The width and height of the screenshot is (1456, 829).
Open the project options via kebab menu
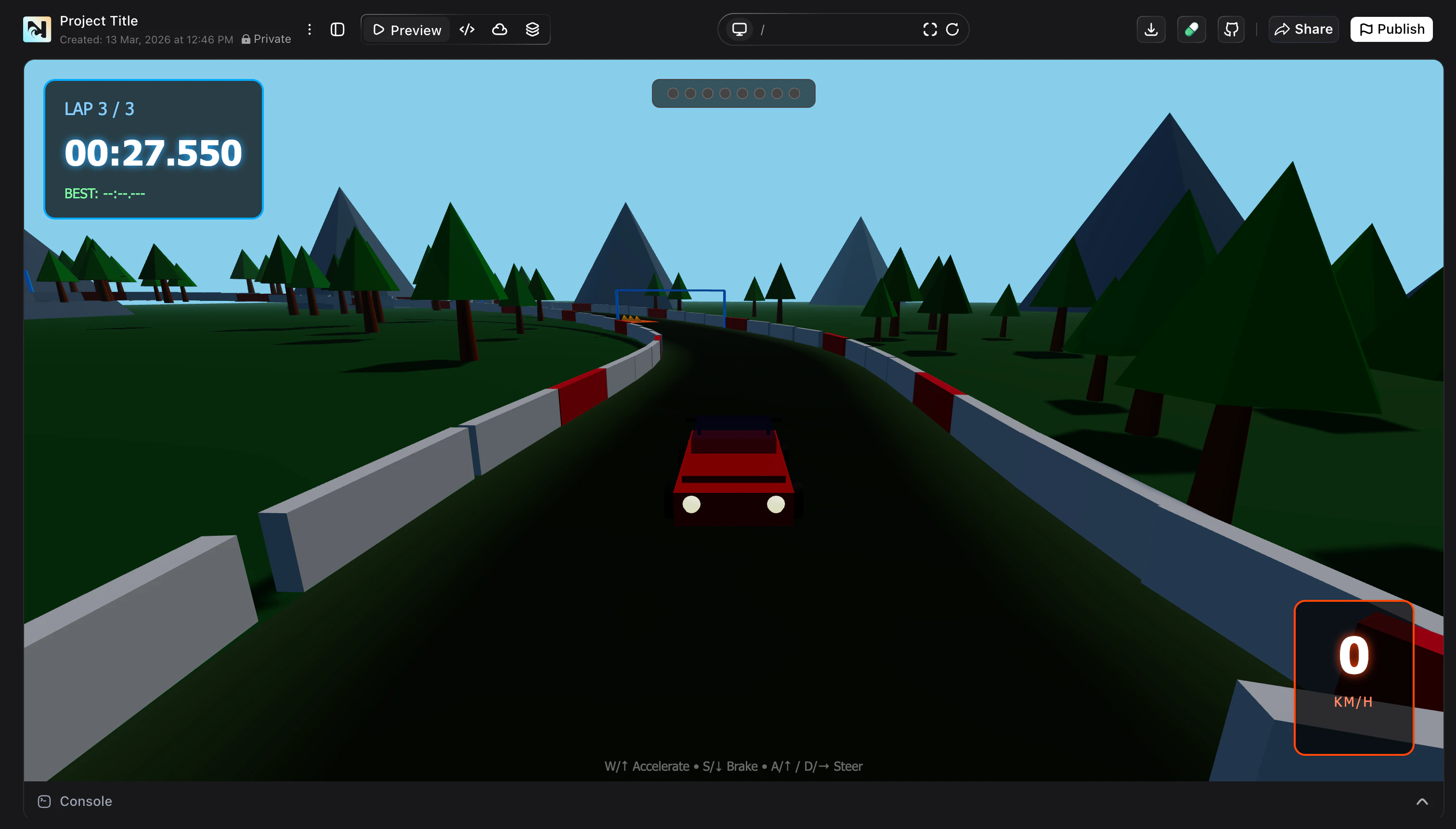click(310, 29)
